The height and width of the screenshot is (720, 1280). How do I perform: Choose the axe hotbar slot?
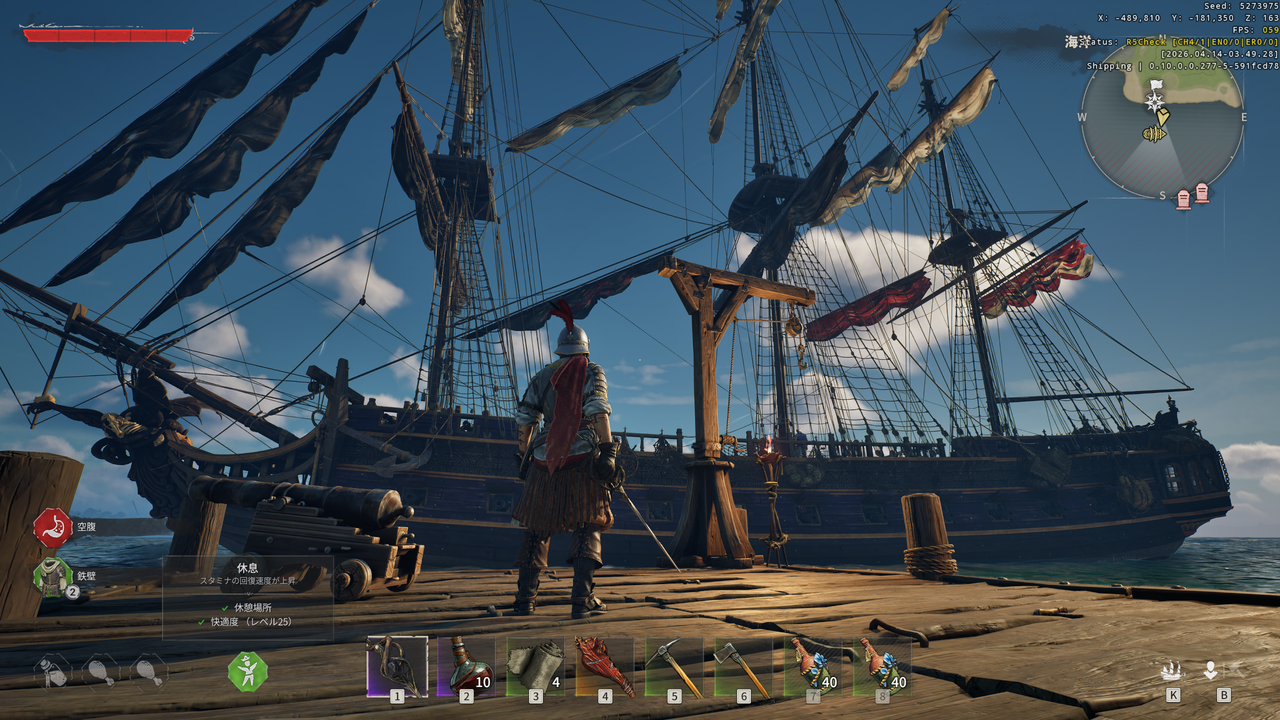click(742, 666)
